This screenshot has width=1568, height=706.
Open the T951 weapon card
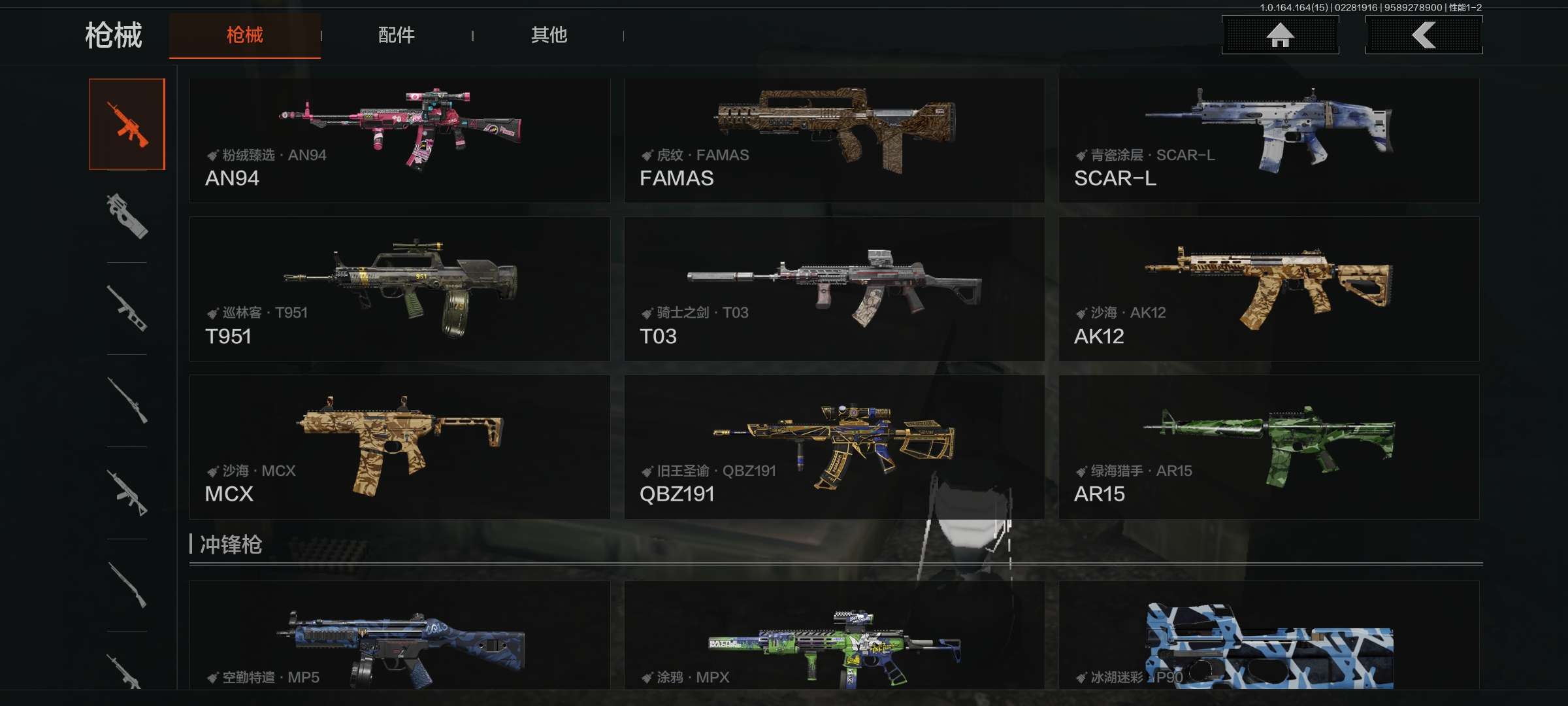(399, 289)
